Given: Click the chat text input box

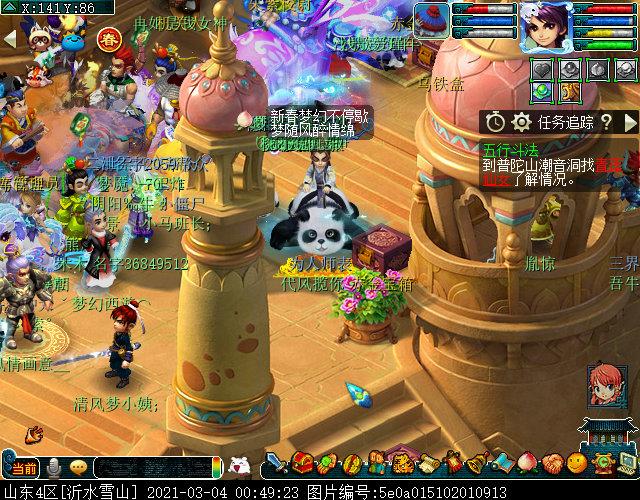Looking at the screenshot, I should pos(155,467).
